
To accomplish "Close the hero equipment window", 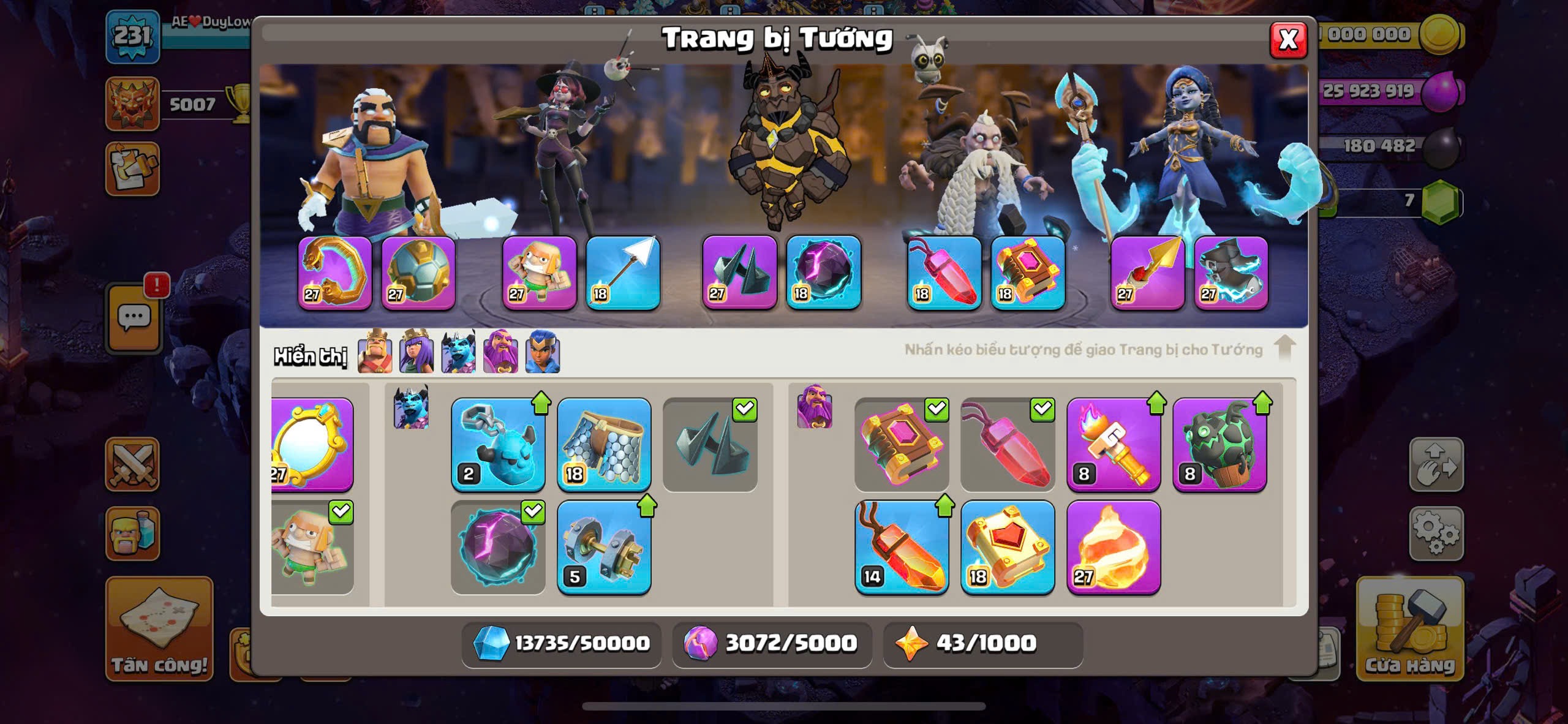I will (1288, 40).
